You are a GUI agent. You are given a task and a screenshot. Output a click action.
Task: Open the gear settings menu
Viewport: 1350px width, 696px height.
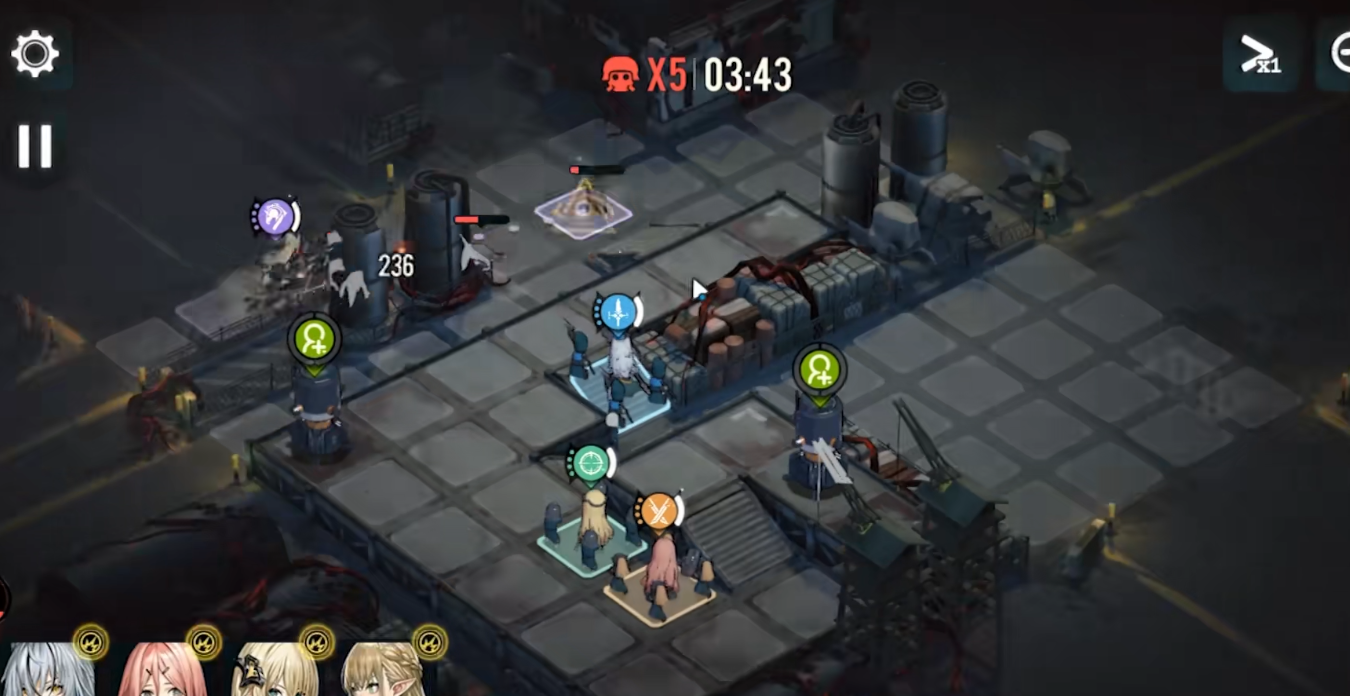(35, 53)
